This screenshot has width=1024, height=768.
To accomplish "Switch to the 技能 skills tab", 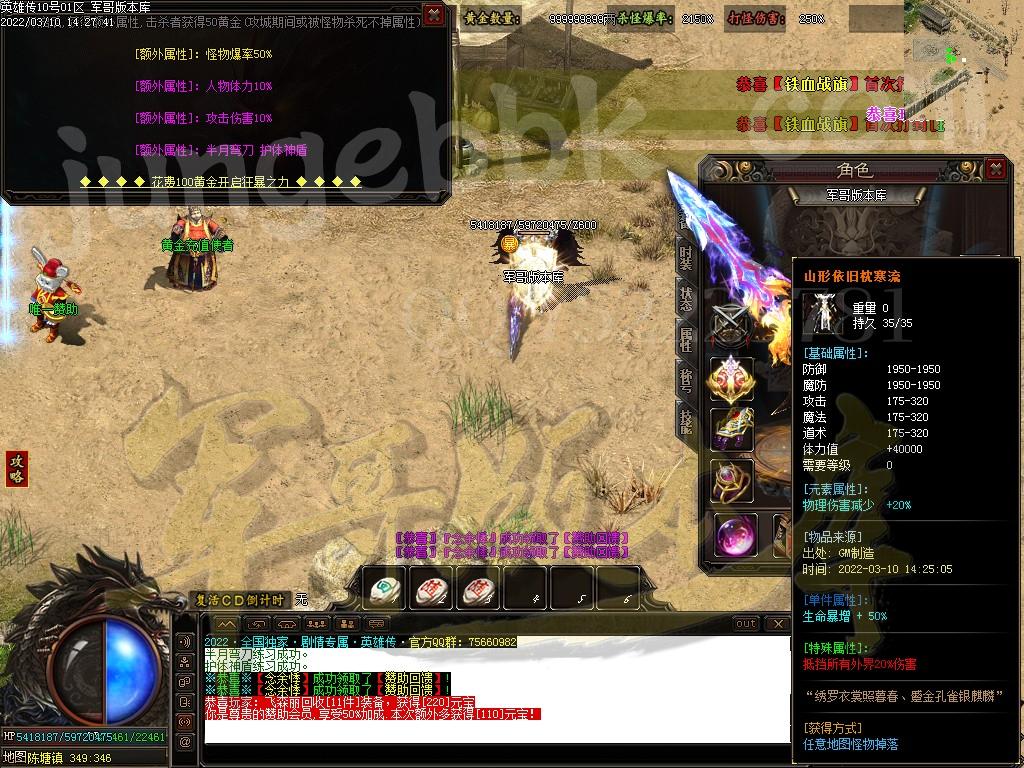I will [x=686, y=419].
